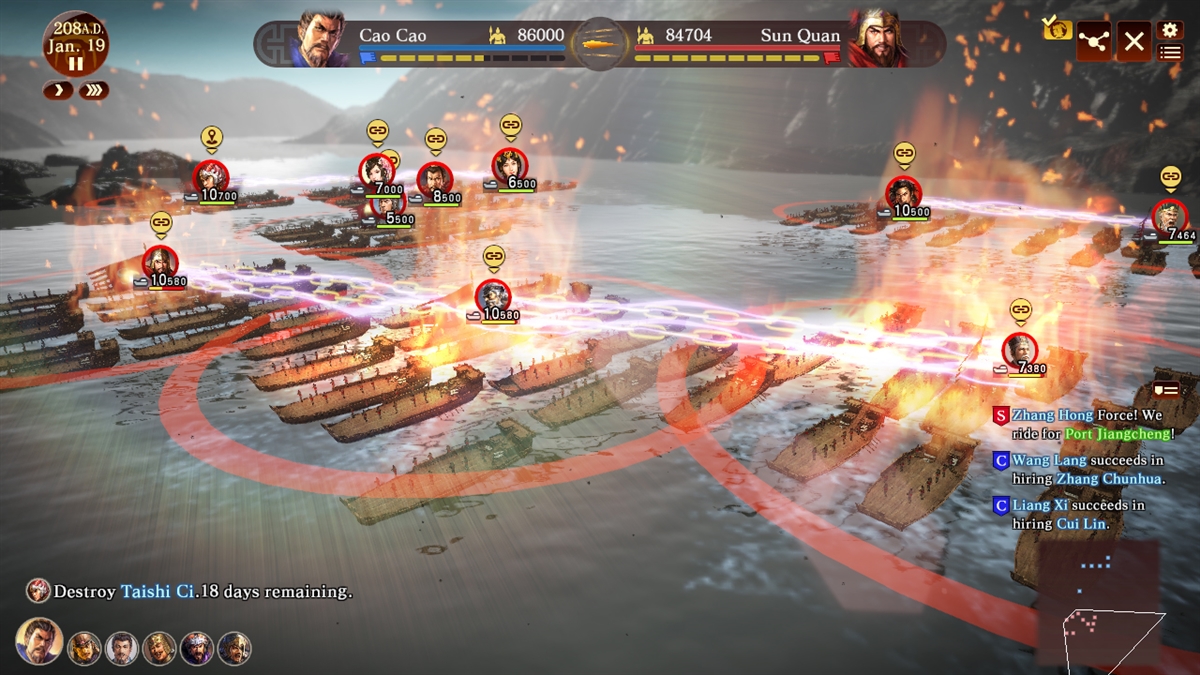Select the 7380-troop unit marker
The height and width of the screenshot is (675, 1200).
1019,349
